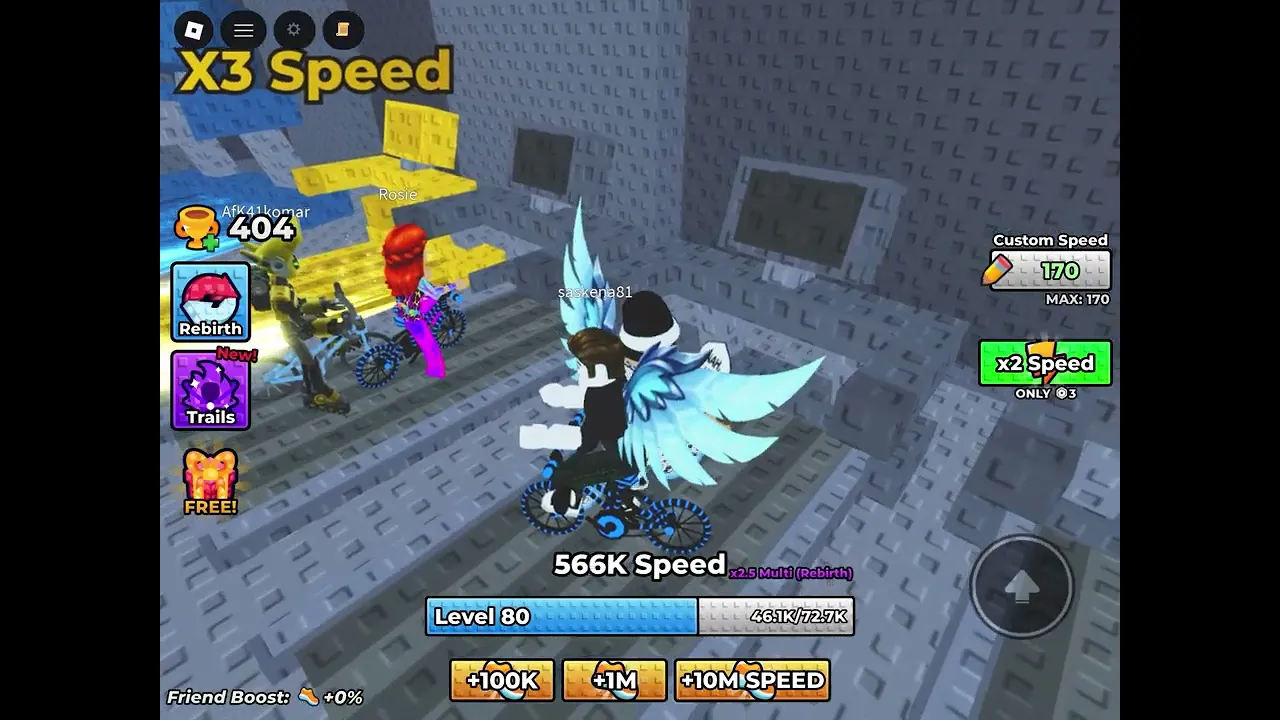Open the Roblox main menu icon
1280x720 pixels.
pos(193,30)
